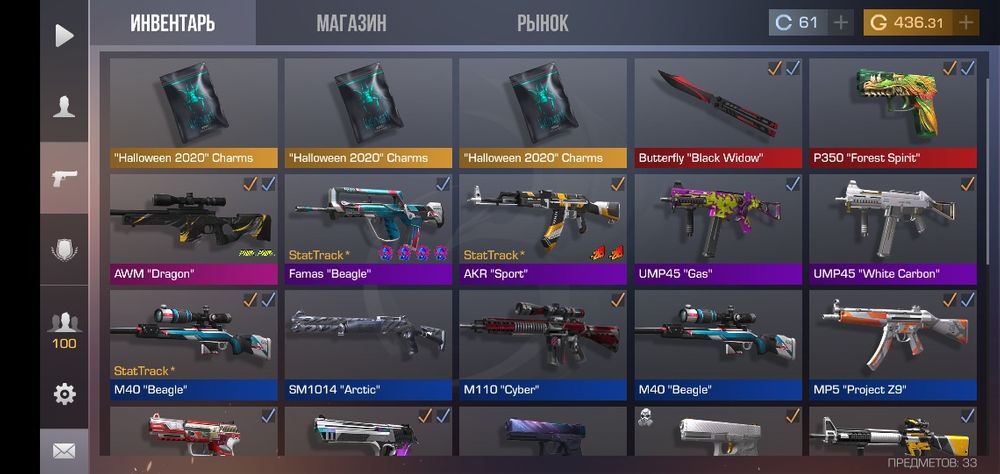The height and width of the screenshot is (474, 1000).
Task: Choose the UMP45 "Gas" skin
Action: (x=718, y=228)
